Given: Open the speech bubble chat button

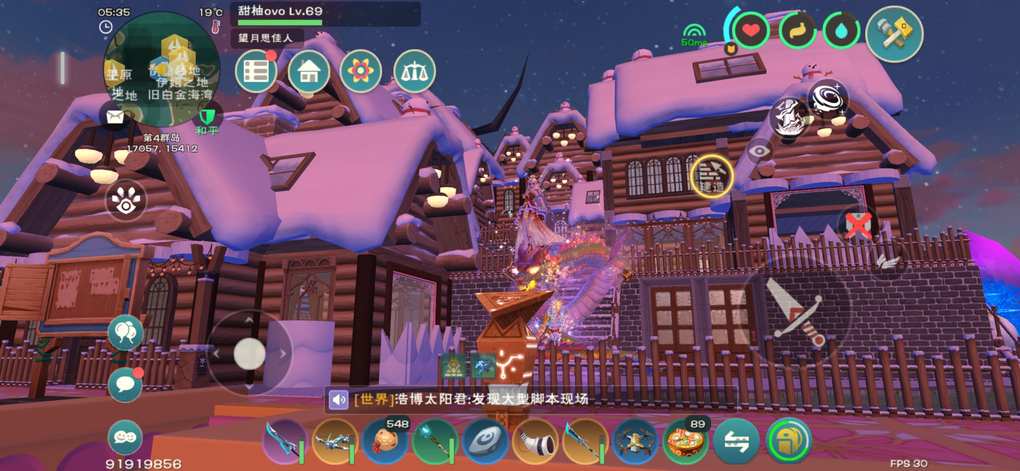Looking at the screenshot, I should [125, 384].
